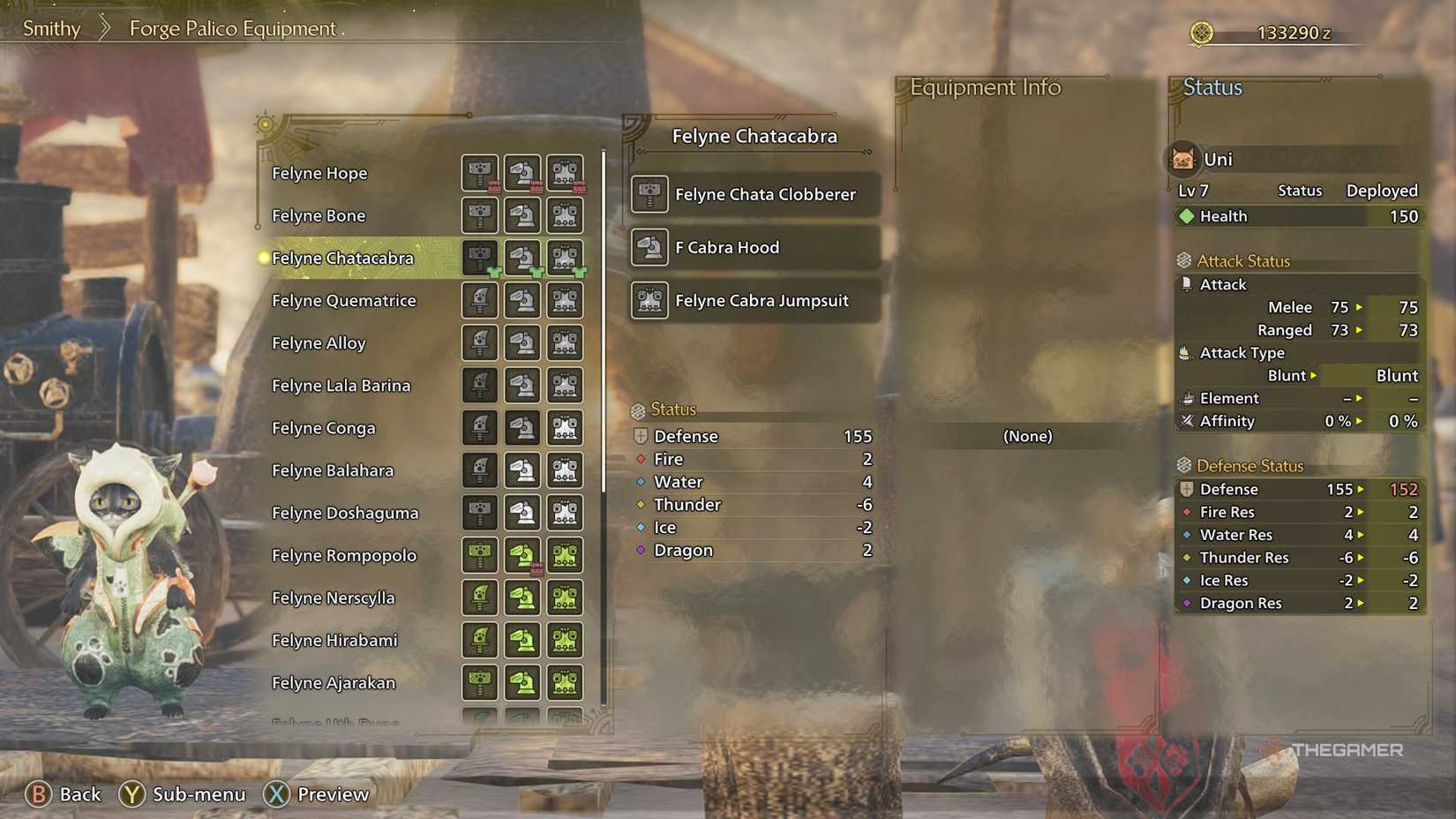Open the Smithy breadcrumb menu

click(50, 28)
